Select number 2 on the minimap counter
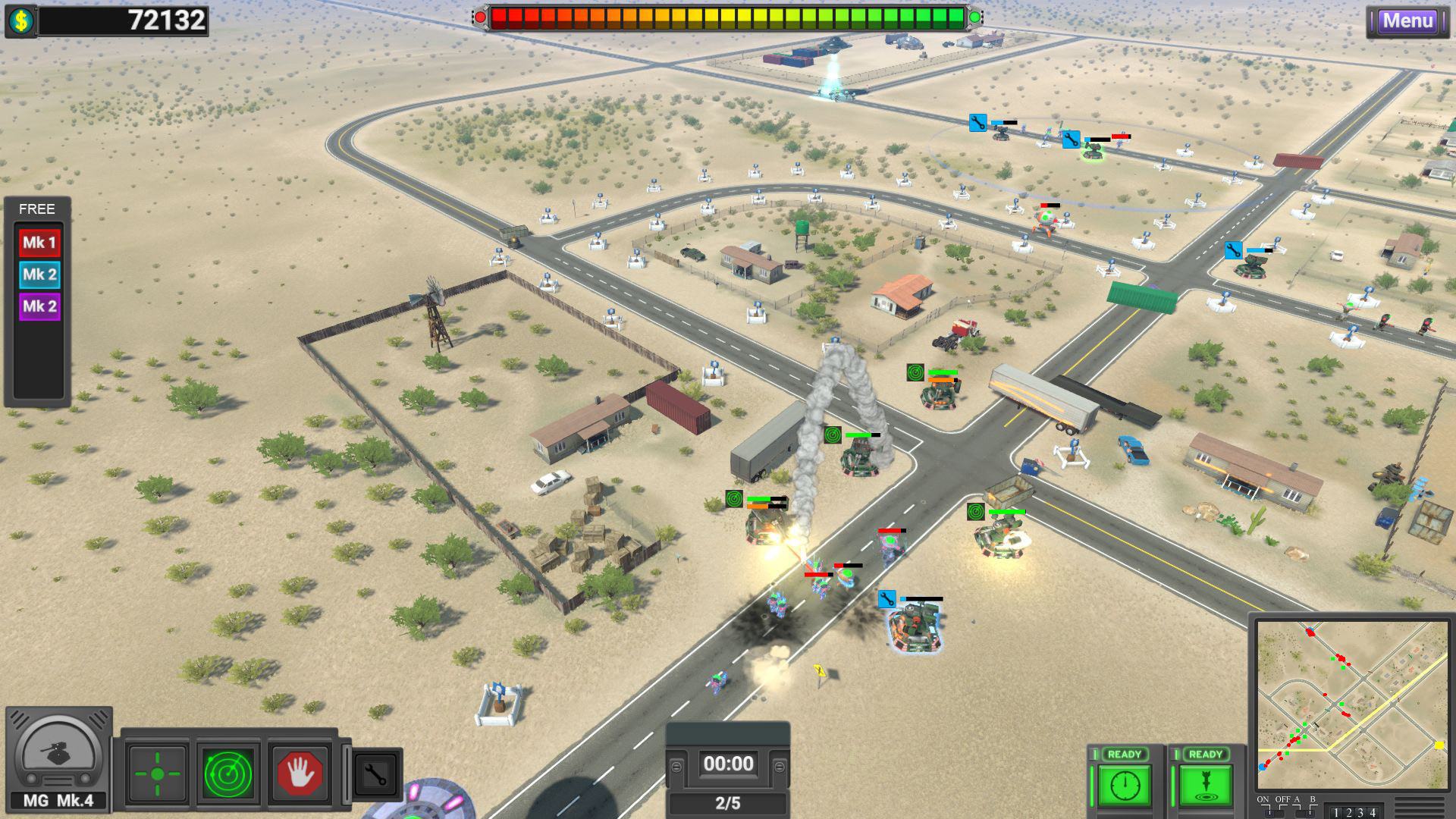1456x819 pixels. (x=1349, y=813)
